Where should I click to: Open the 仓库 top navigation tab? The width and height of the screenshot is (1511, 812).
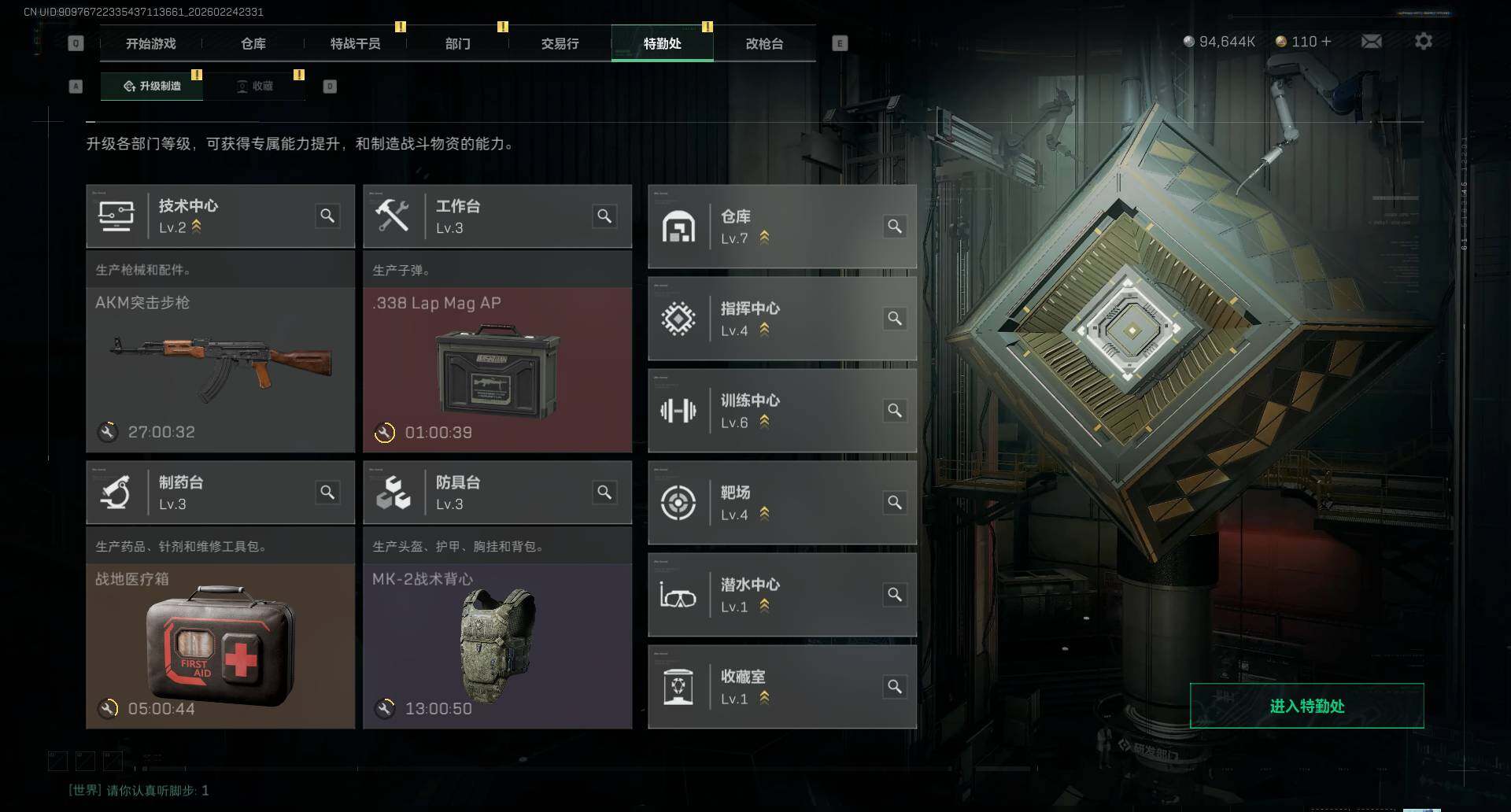pos(253,43)
